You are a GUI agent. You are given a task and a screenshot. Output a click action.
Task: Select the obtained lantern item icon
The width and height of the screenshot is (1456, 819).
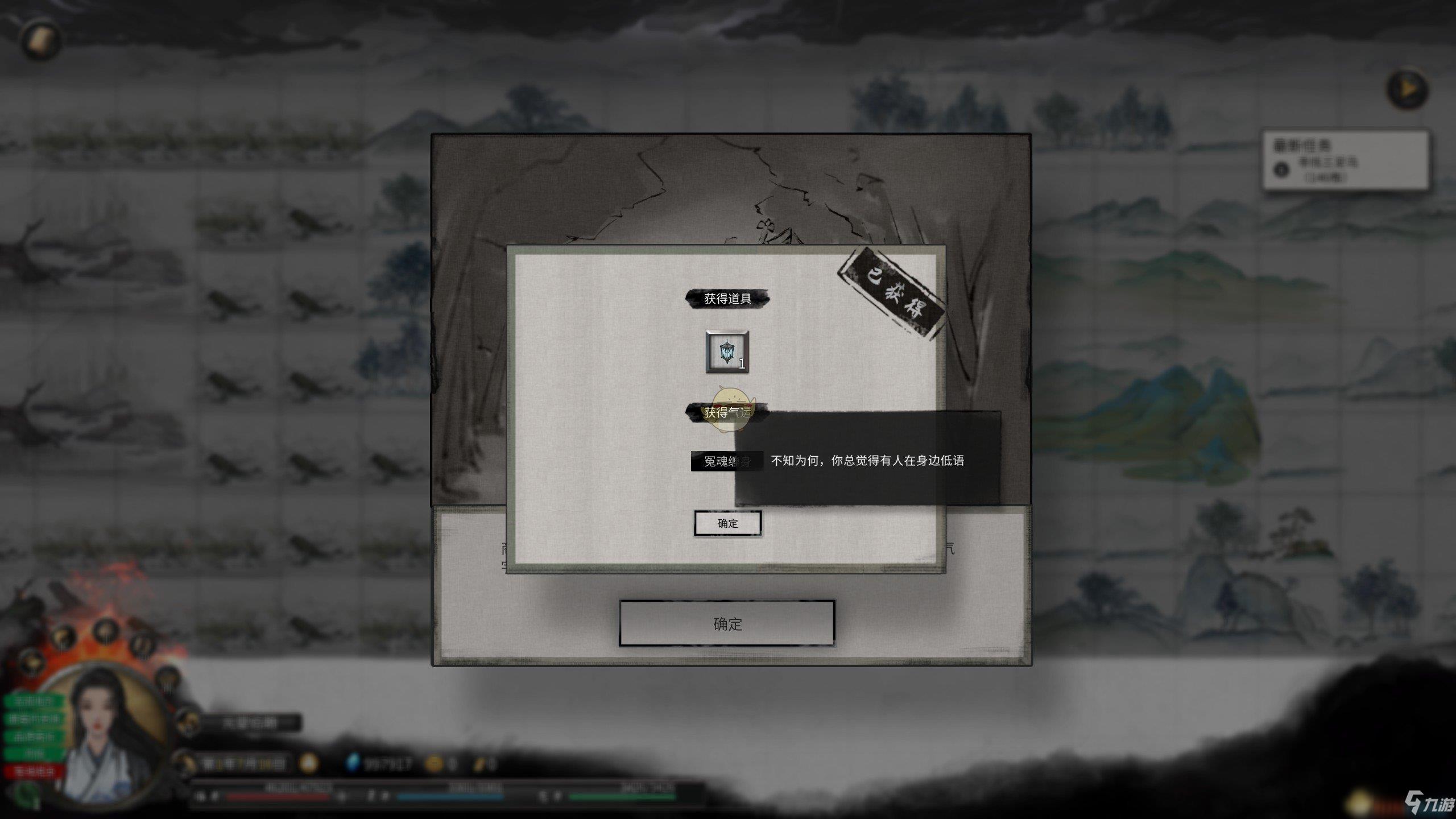[x=727, y=352]
